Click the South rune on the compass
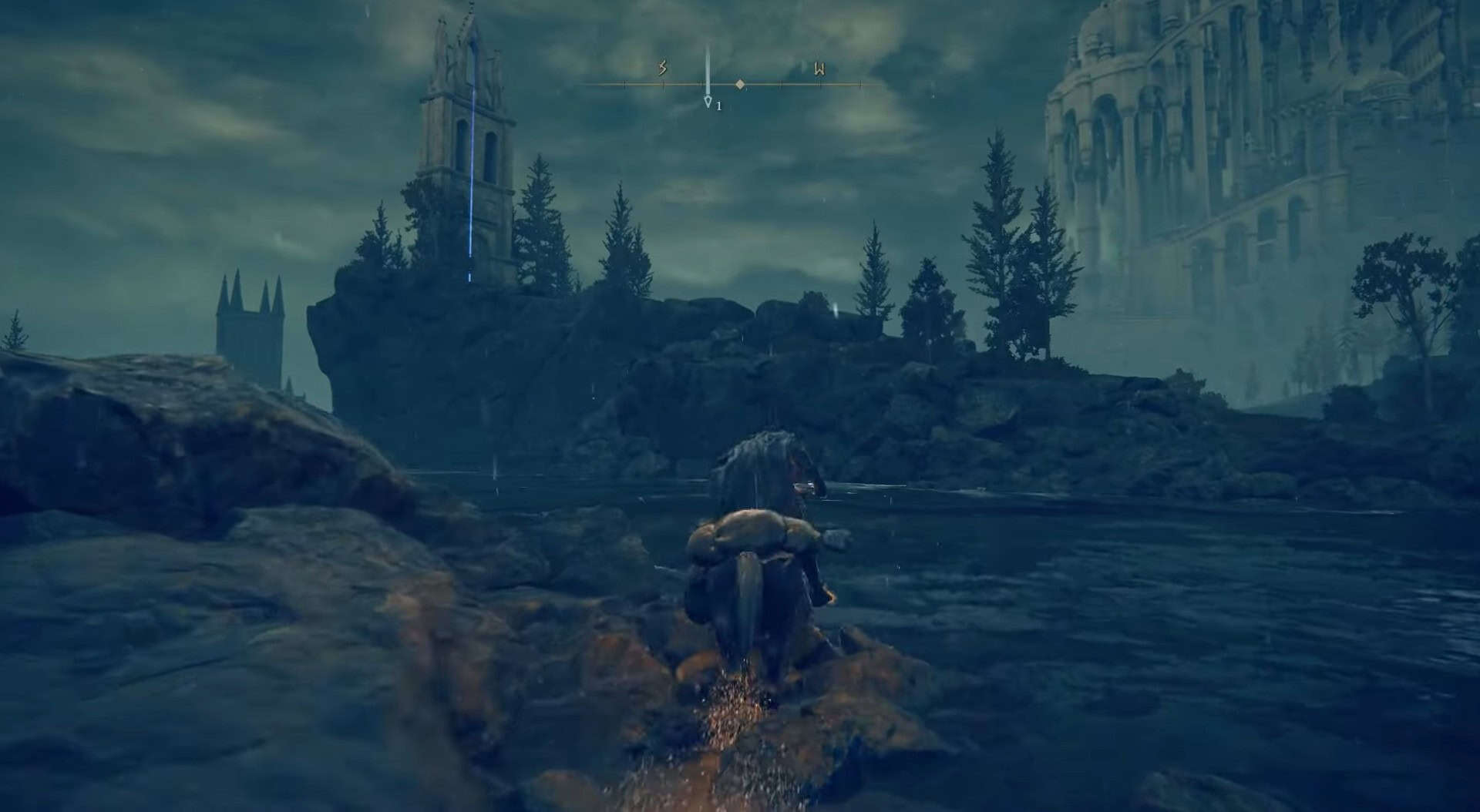This screenshot has width=1480, height=812. tap(662, 69)
